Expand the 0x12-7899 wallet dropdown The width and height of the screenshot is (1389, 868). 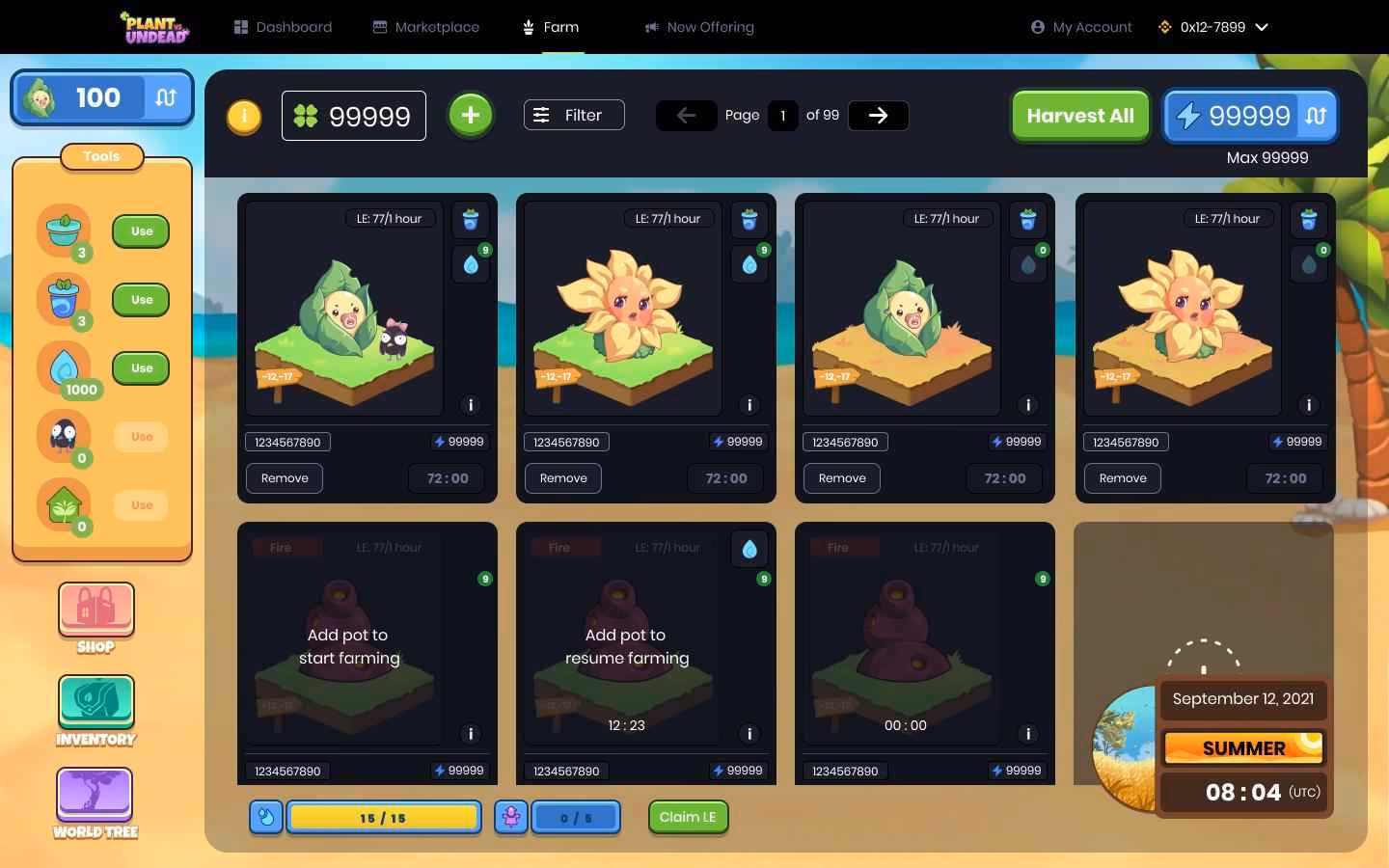point(1213,27)
